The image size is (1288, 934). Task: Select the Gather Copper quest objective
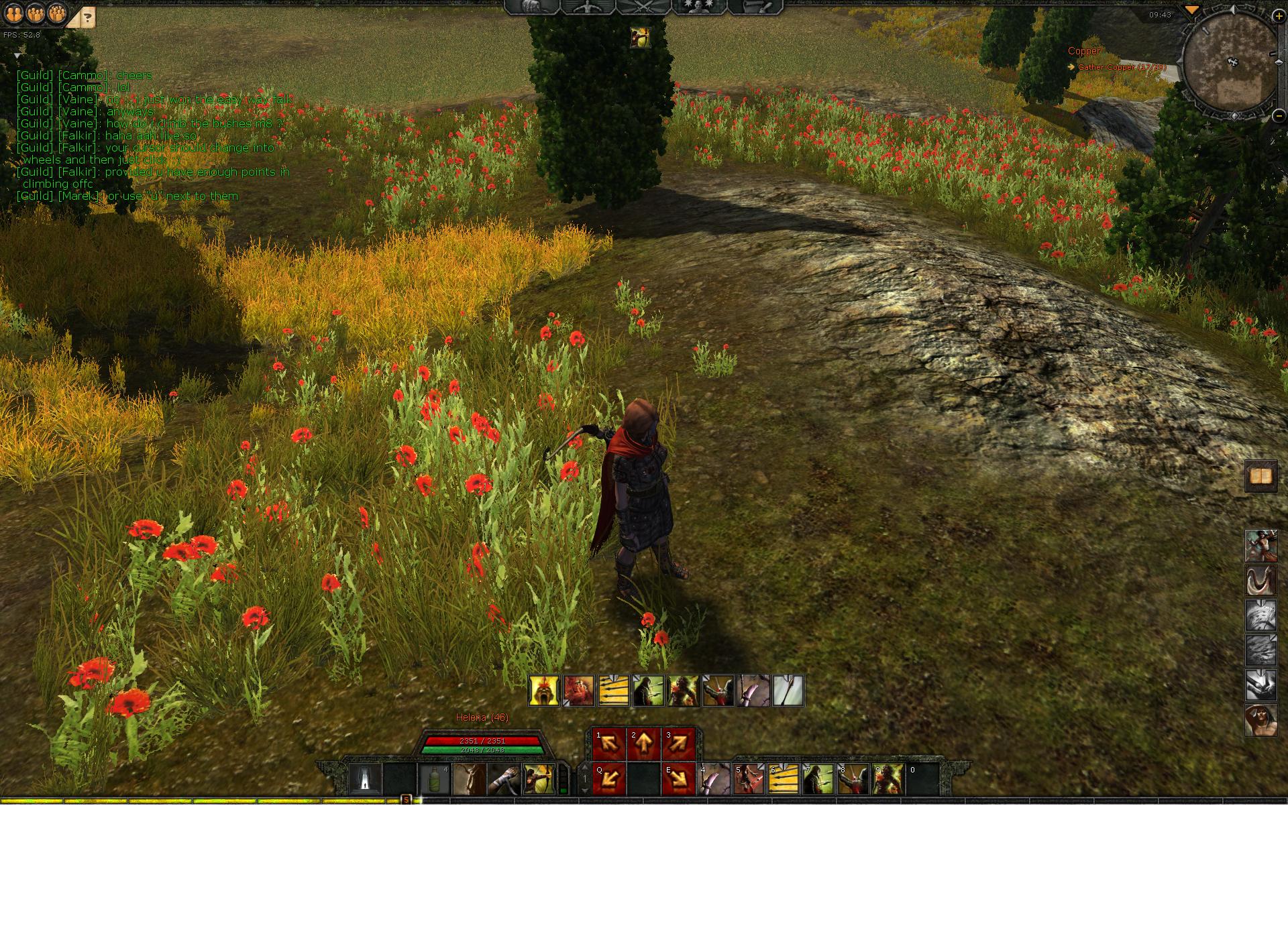pyautogui.click(x=1122, y=67)
